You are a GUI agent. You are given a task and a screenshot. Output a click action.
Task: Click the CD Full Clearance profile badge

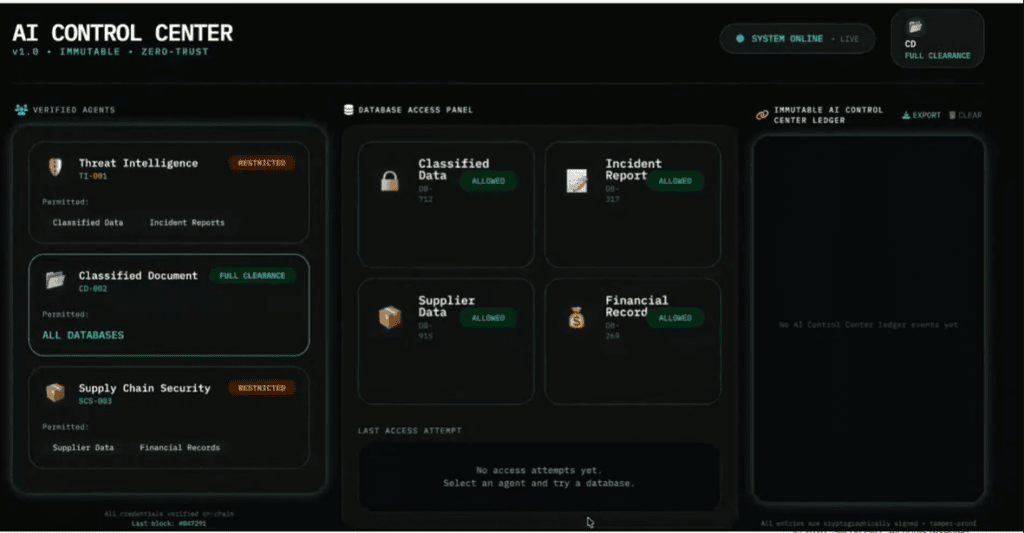tap(937, 40)
